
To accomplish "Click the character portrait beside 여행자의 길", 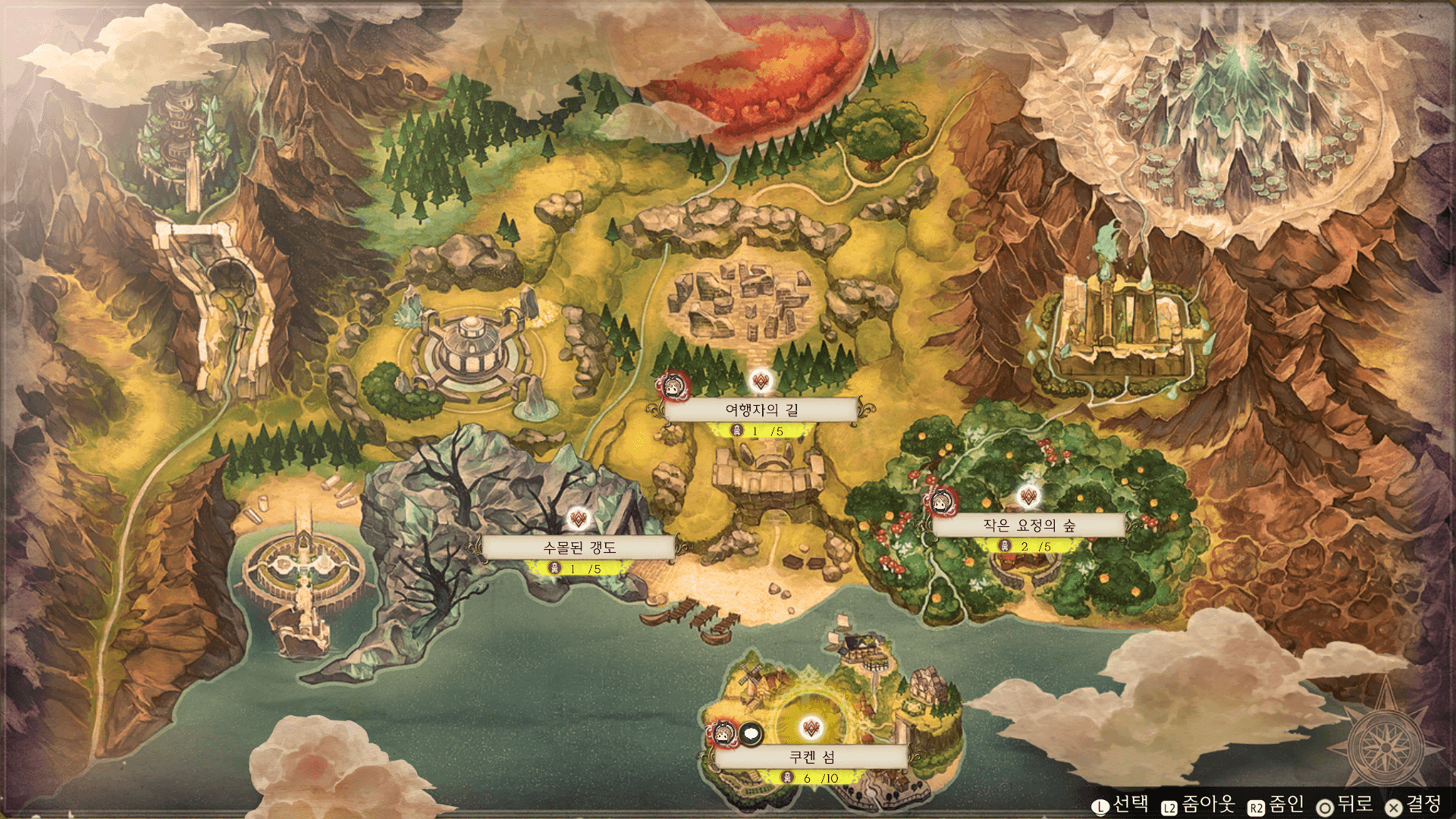I will [672, 387].
